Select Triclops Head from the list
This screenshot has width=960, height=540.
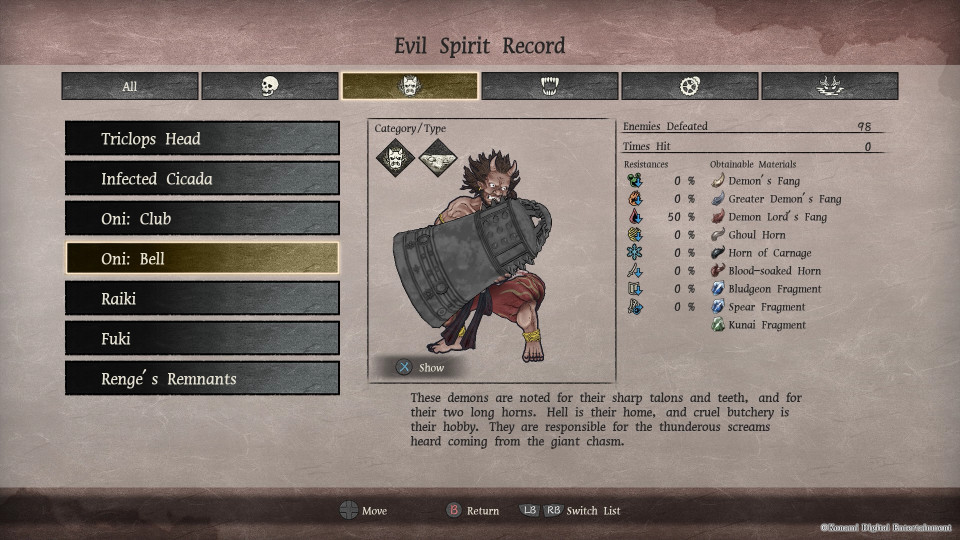(x=202, y=139)
